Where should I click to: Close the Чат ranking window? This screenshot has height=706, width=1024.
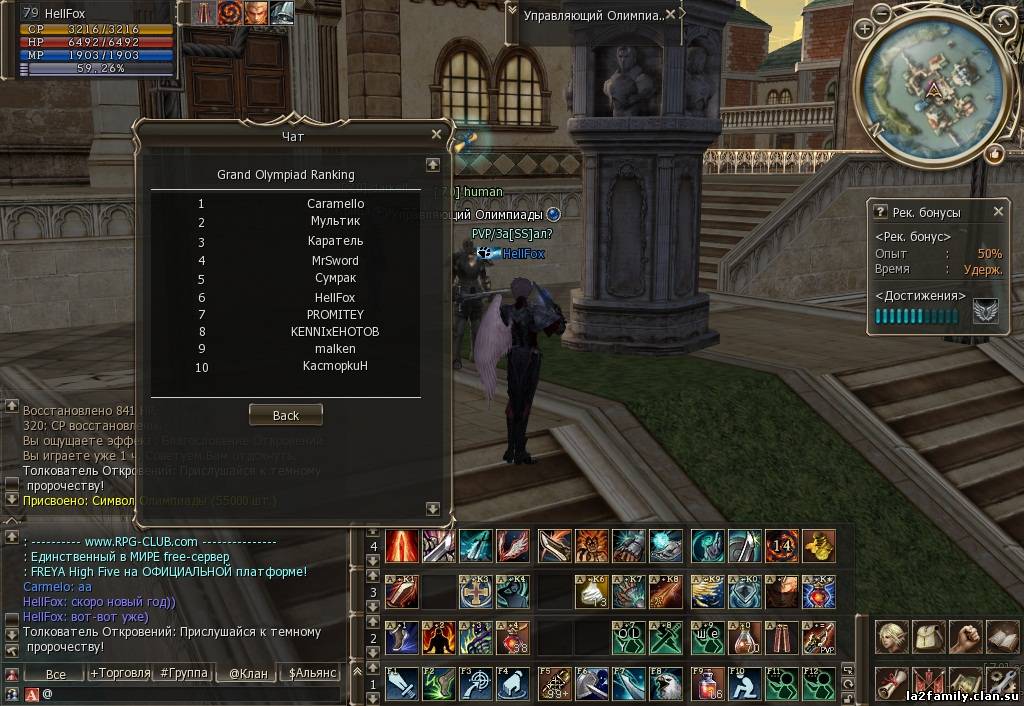436,134
